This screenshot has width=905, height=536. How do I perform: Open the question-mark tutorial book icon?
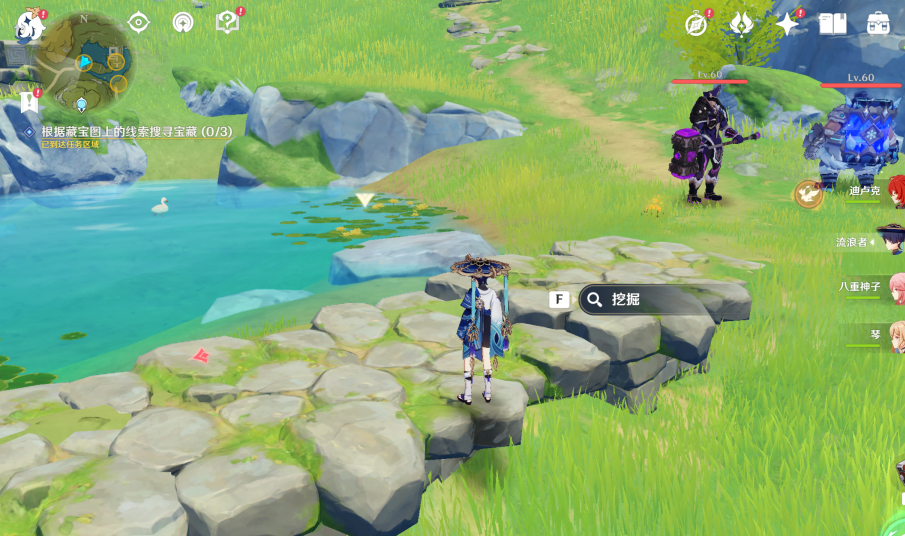(227, 22)
